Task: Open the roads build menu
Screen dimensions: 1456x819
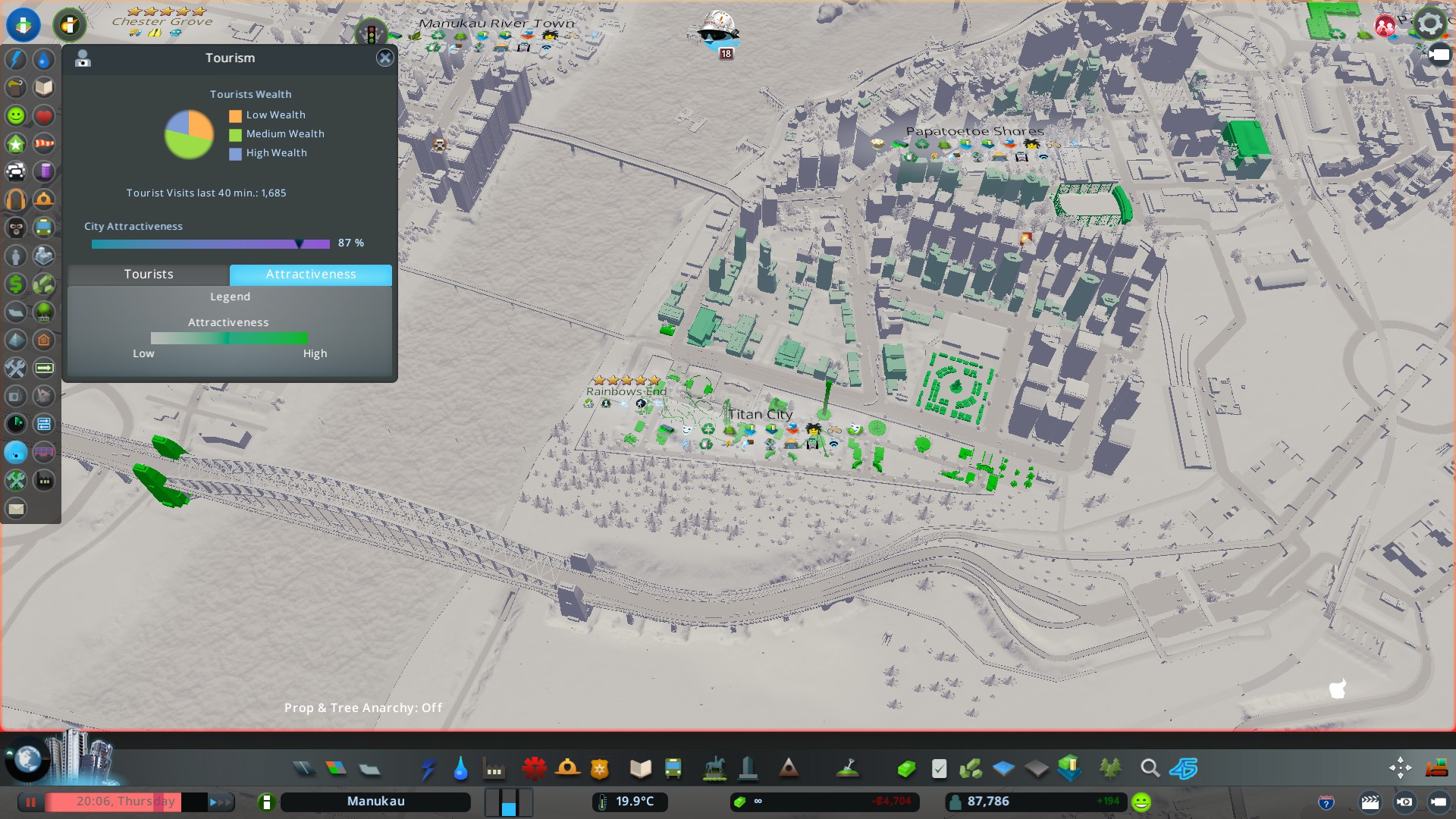Action: (x=304, y=769)
